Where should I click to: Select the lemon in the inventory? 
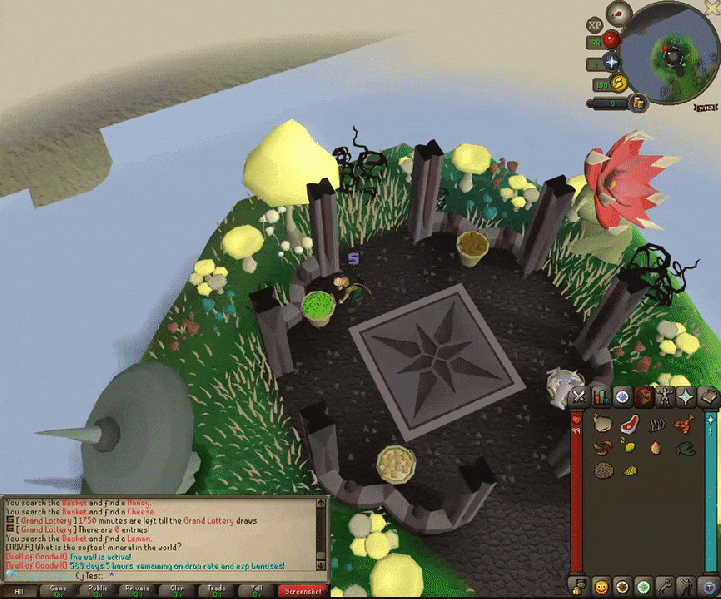[629, 447]
